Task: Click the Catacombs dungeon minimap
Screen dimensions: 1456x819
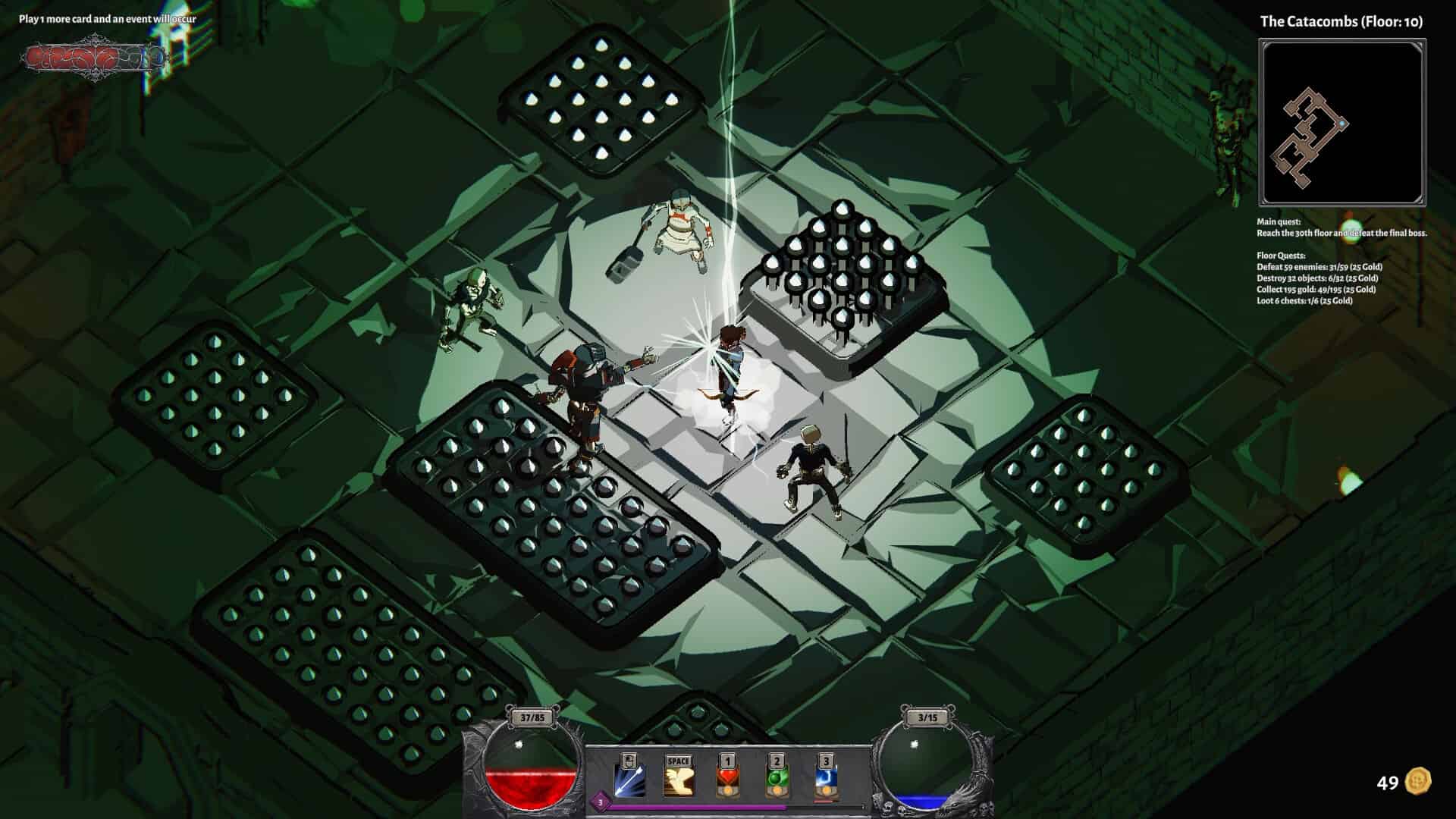Action: [x=1341, y=123]
